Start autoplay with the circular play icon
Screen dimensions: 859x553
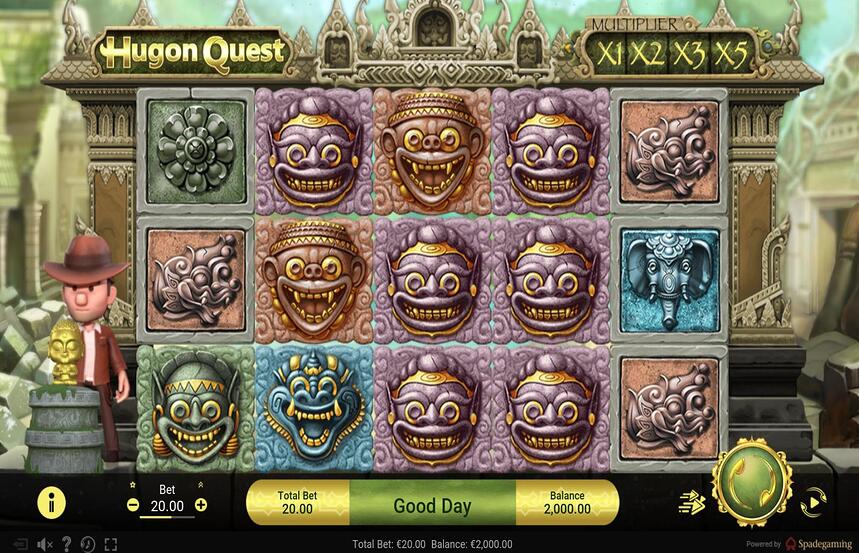[813, 501]
